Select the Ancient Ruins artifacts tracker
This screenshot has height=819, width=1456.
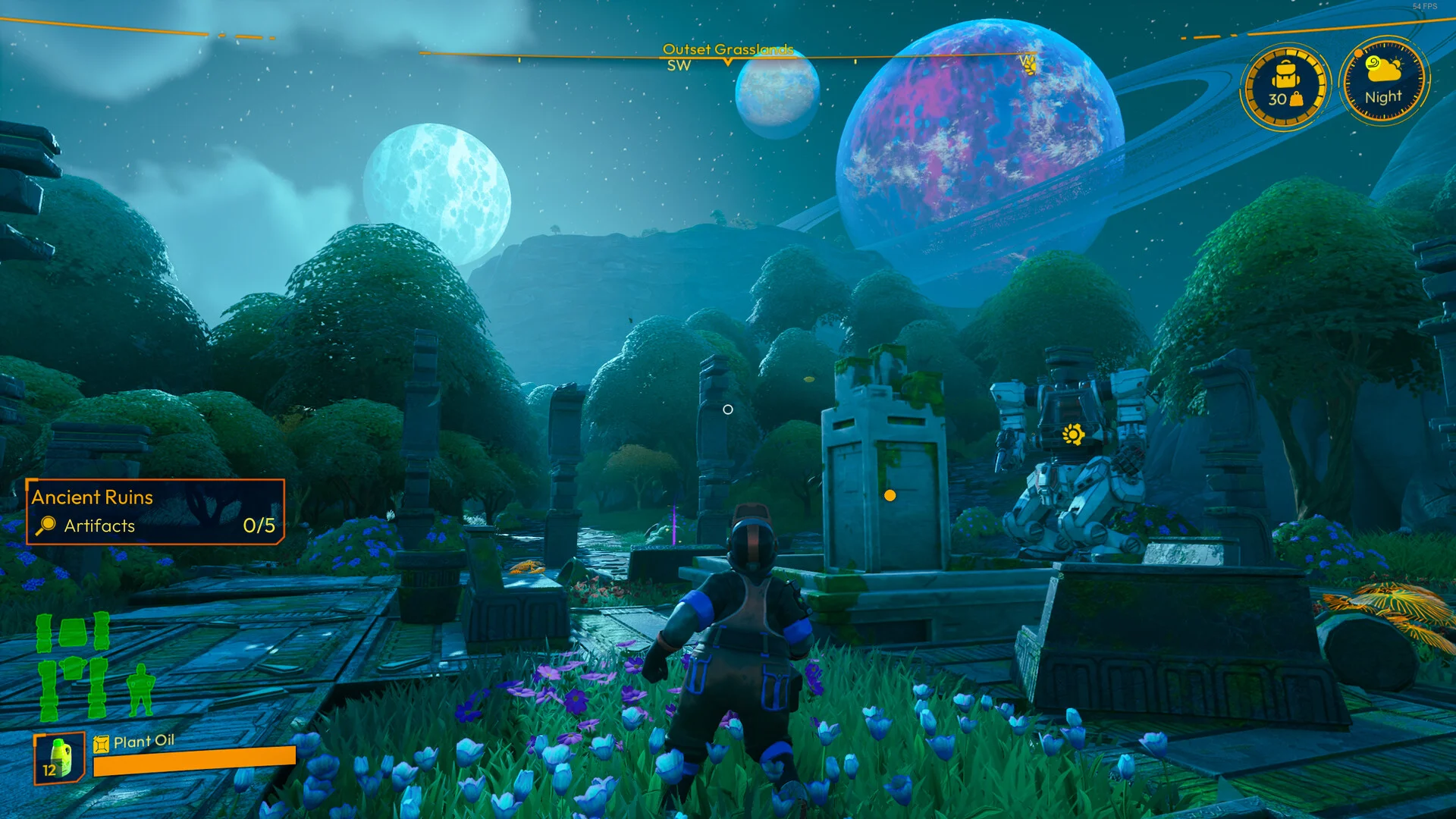pos(155,512)
